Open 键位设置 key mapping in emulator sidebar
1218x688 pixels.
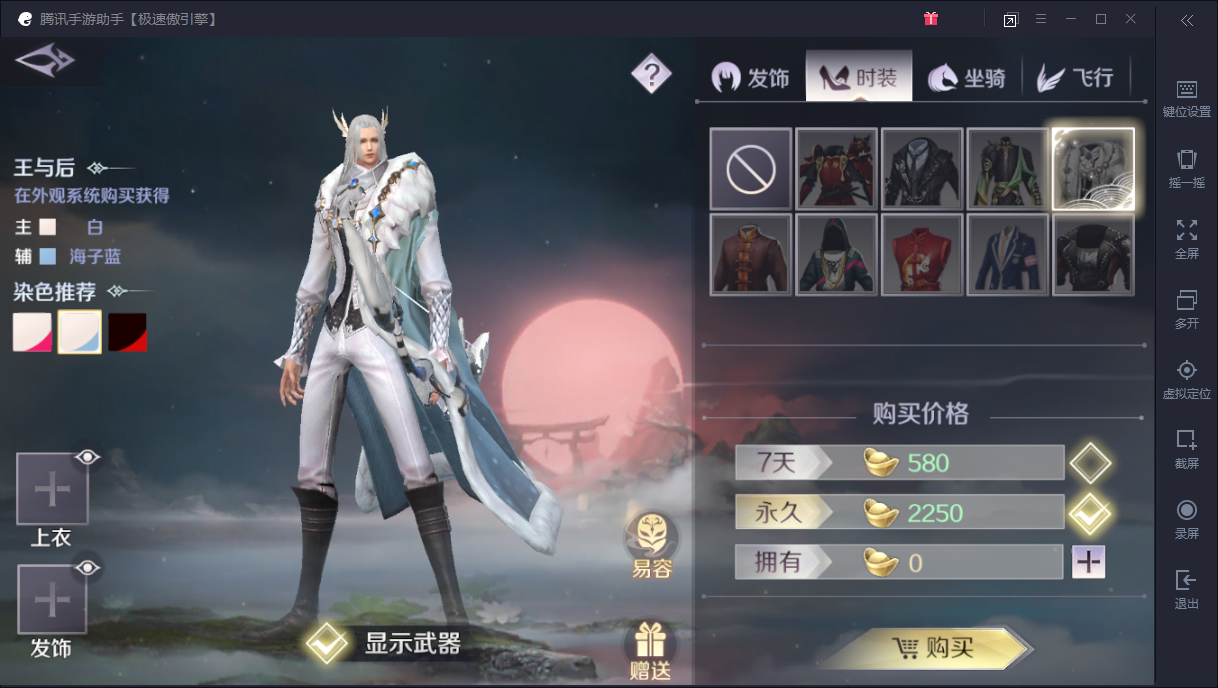pyautogui.click(x=1187, y=98)
